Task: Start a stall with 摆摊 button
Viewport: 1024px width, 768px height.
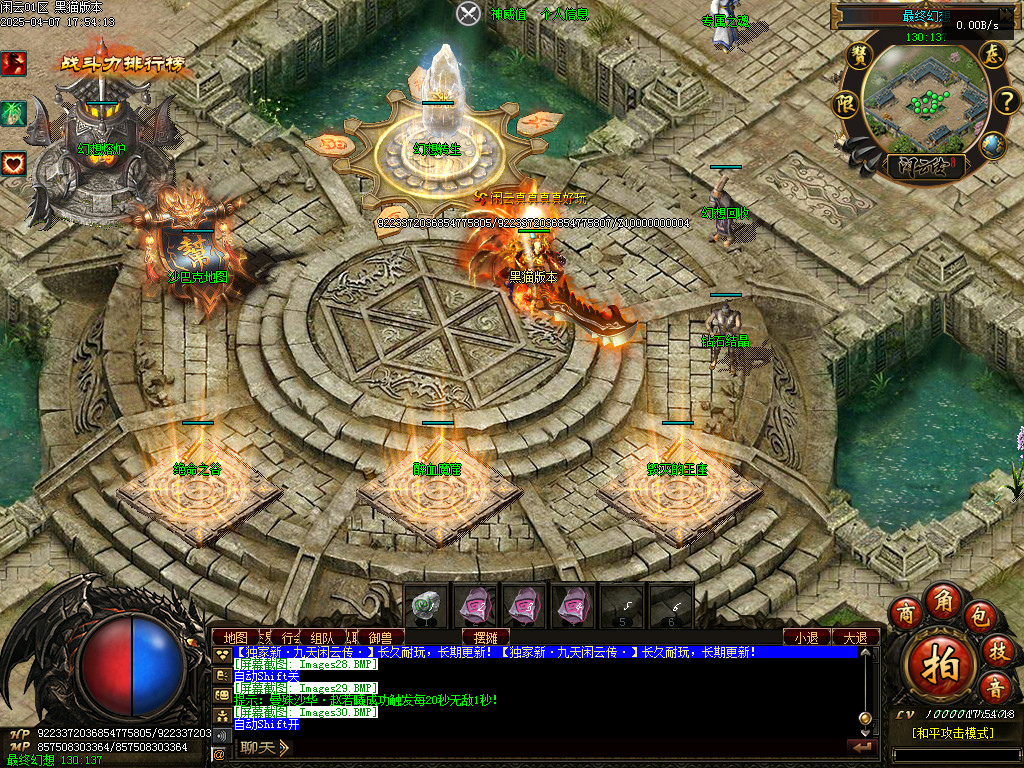Action: (x=486, y=637)
